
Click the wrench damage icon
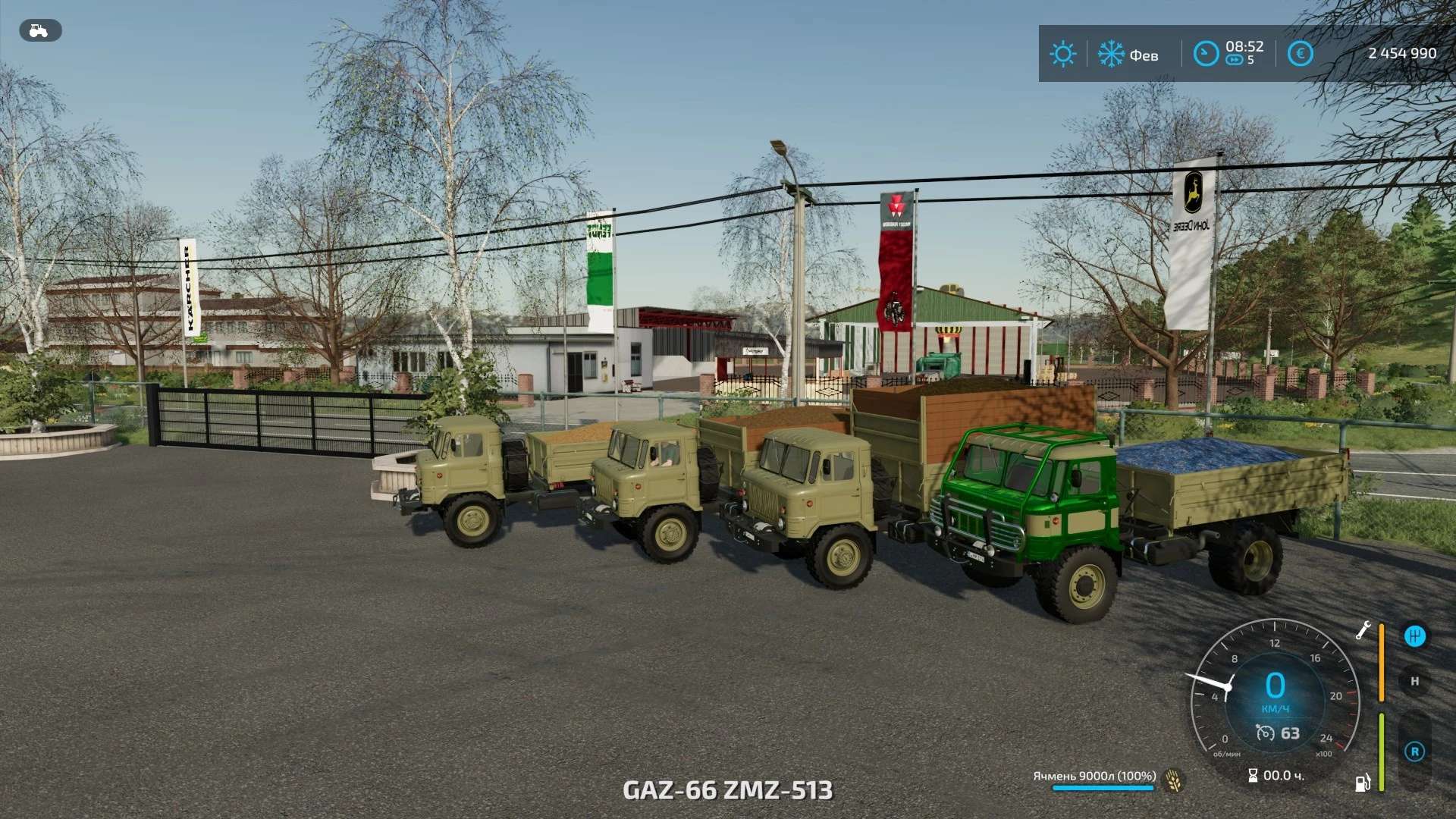click(x=1363, y=630)
